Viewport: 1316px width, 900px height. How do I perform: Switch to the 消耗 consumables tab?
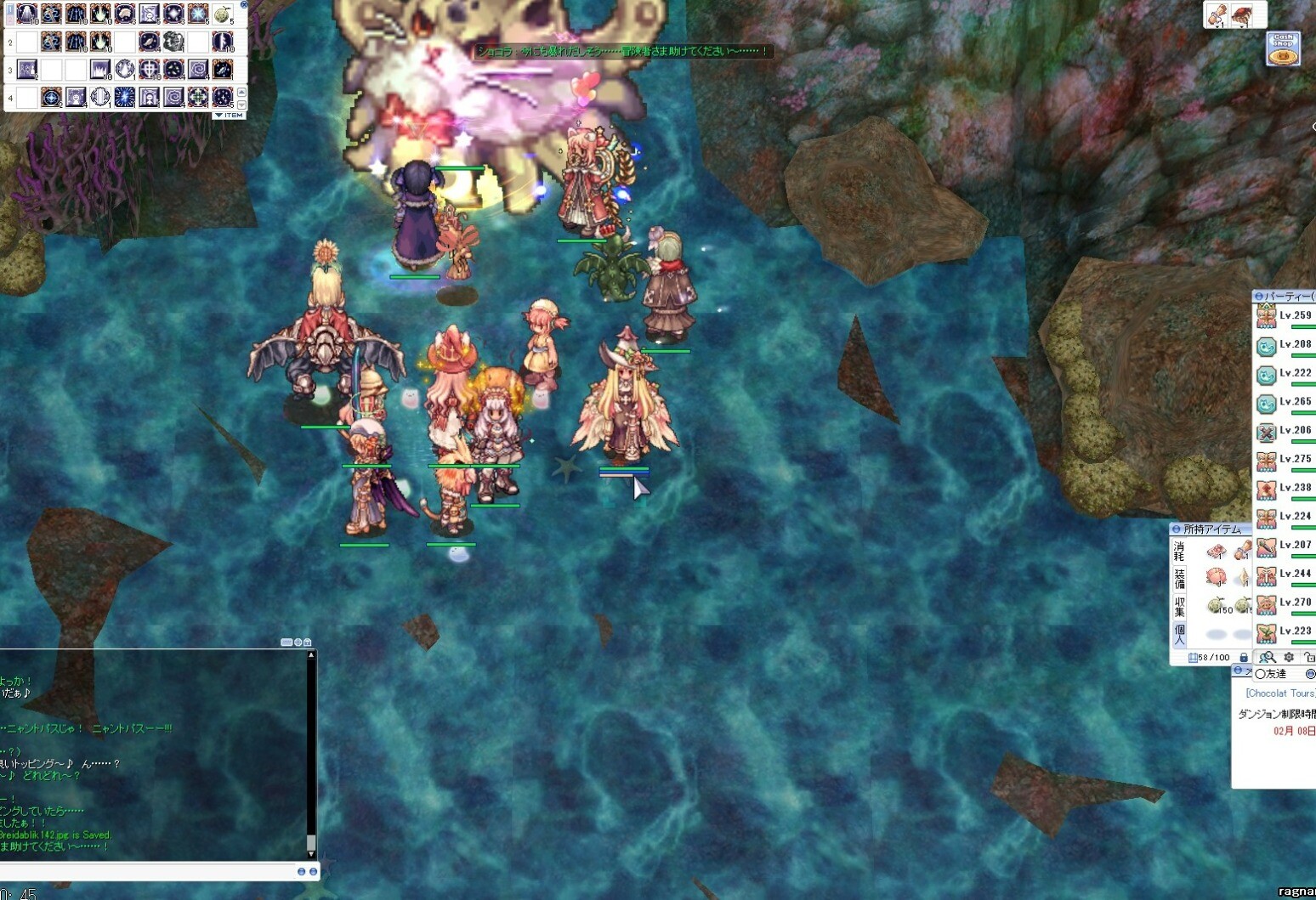point(1179,551)
